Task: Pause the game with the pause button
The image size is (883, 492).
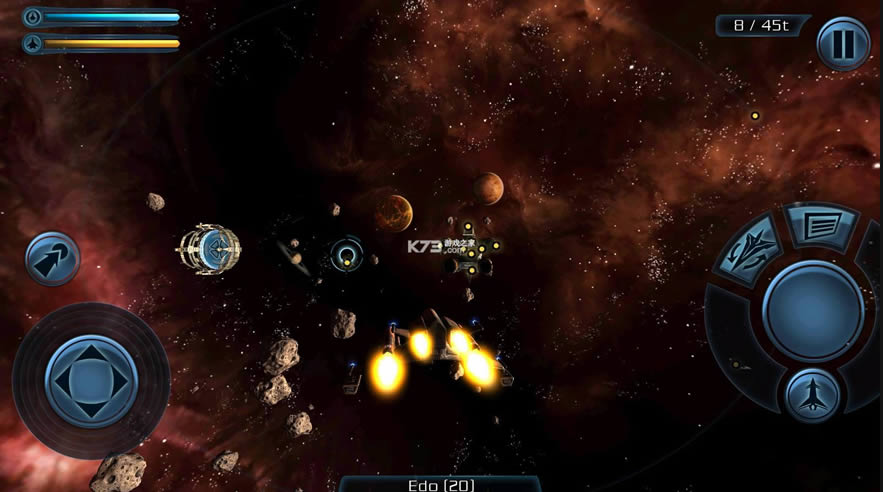Action: pyautogui.click(x=843, y=43)
